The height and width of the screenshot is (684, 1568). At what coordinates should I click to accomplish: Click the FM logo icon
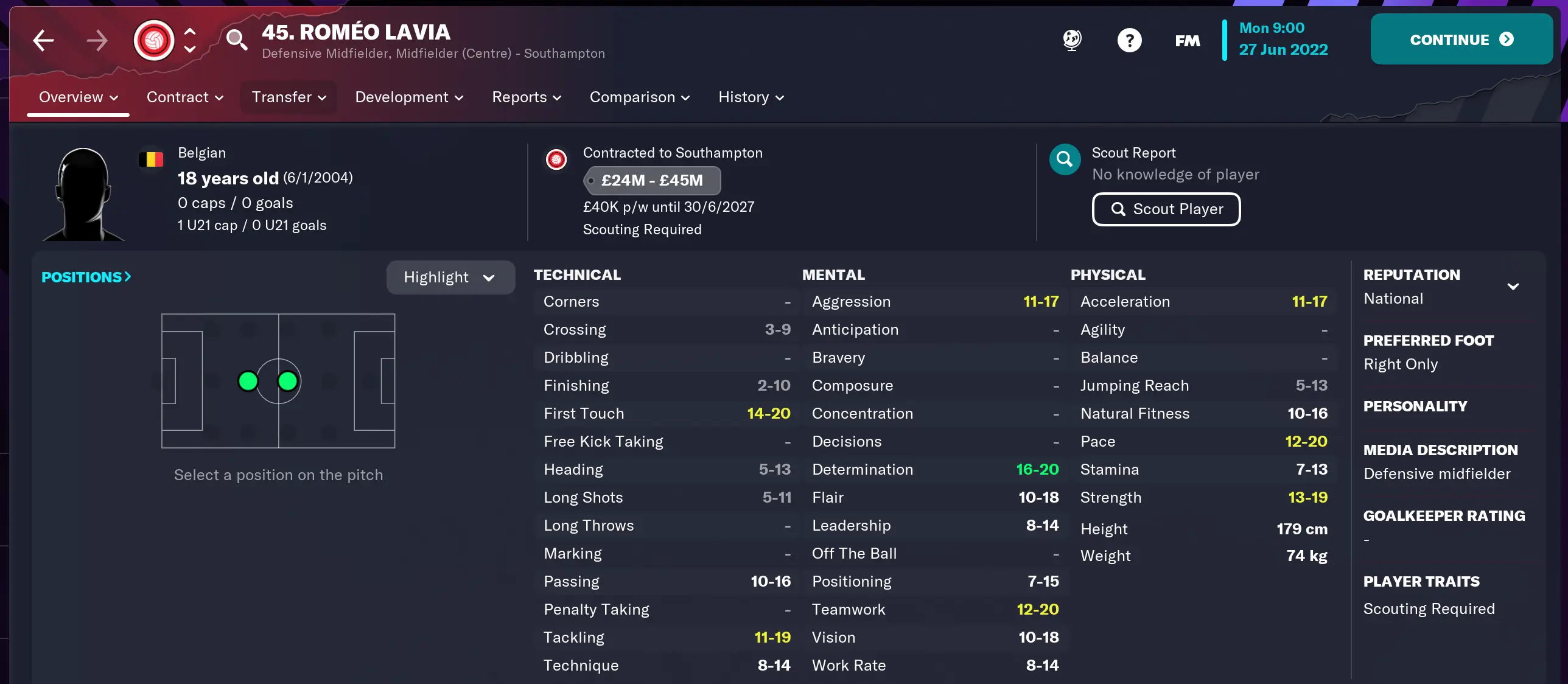pyautogui.click(x=1187, y=40)
